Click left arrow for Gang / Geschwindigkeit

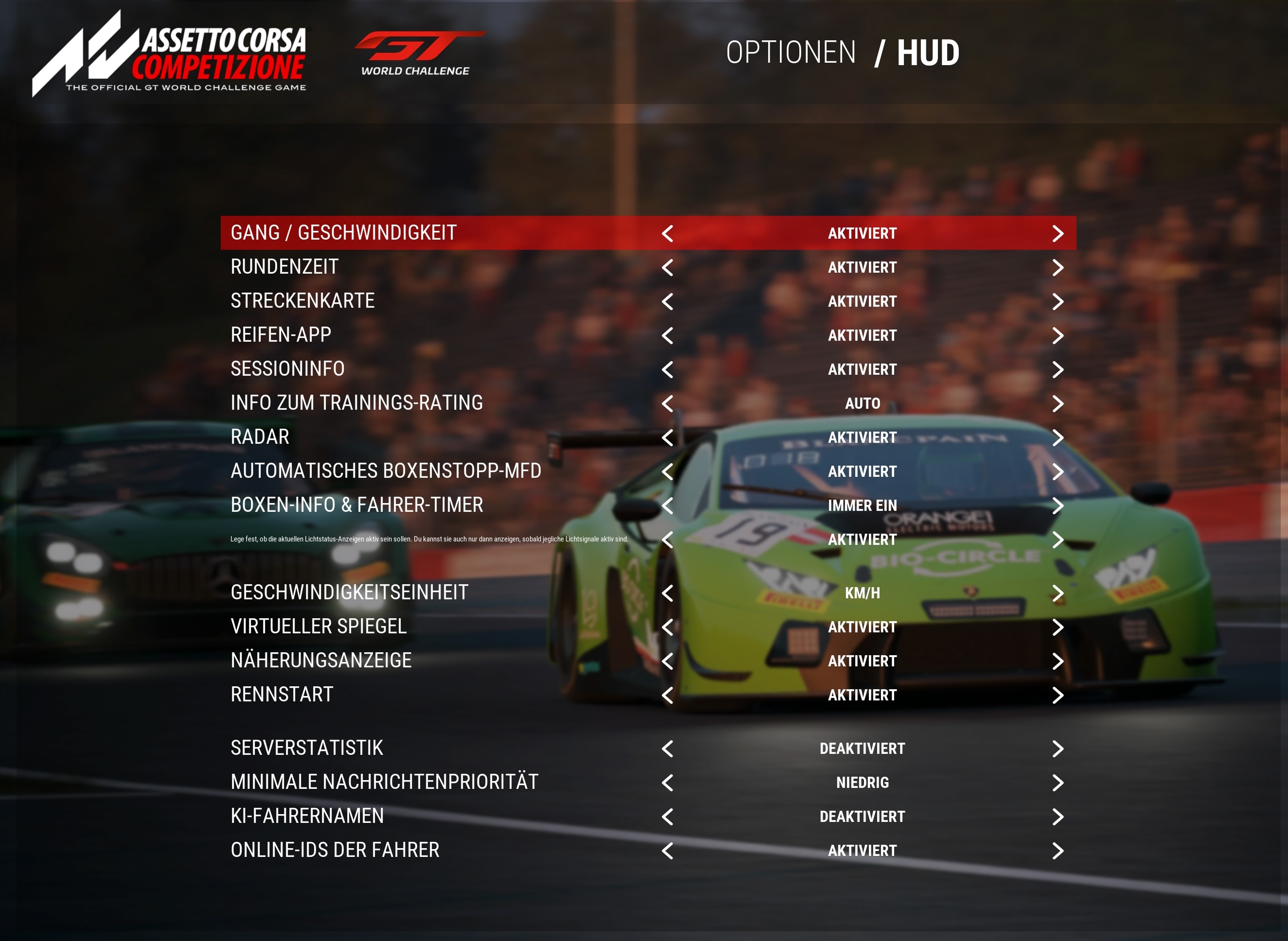pyautogui.click(x=668, y=233)
